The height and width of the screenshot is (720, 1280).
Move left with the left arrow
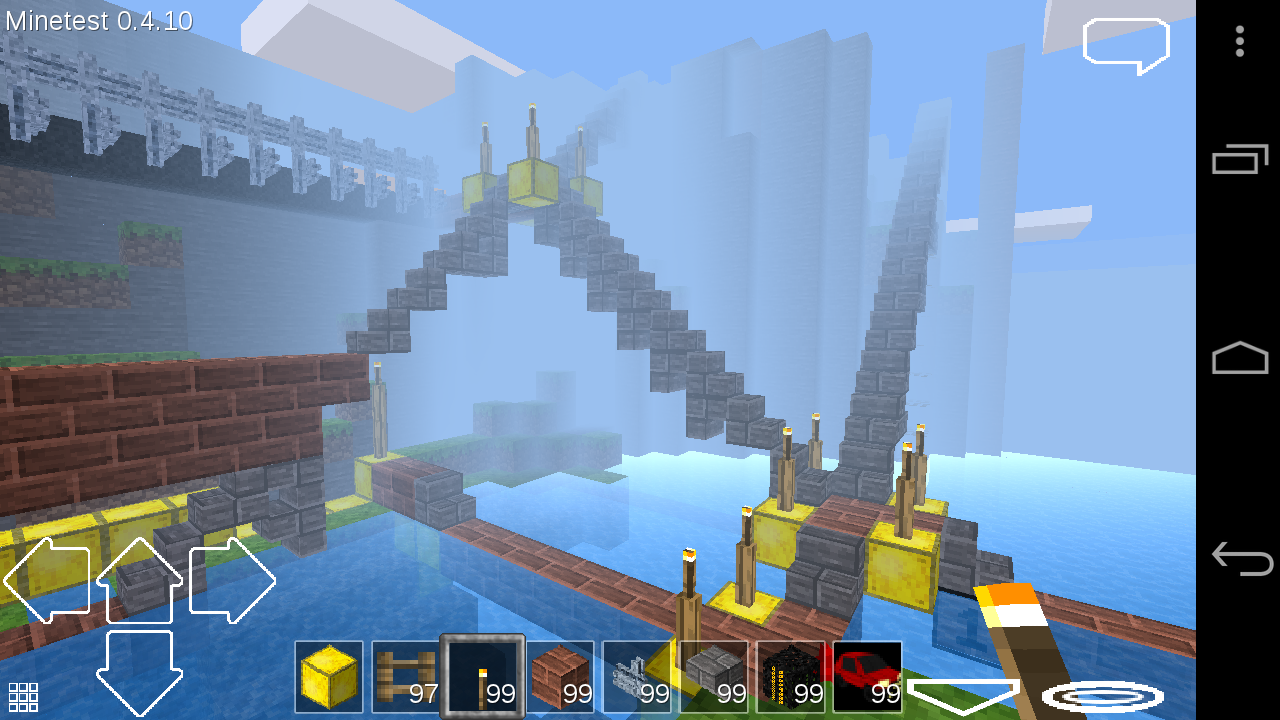pyautogui.click(x=48, y=580)
